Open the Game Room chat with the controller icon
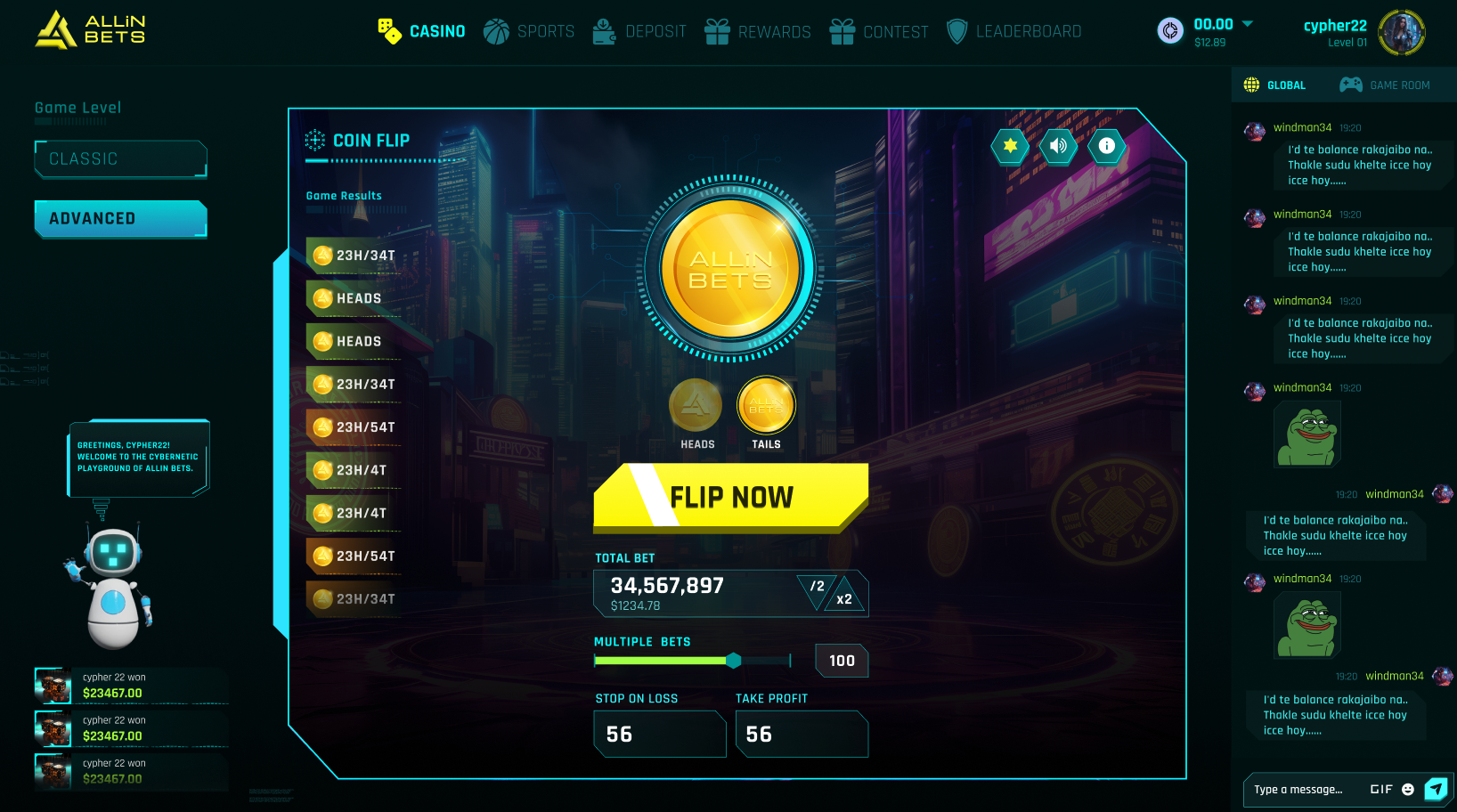This screenshot has width=1457, height=812. (1350, 84)
